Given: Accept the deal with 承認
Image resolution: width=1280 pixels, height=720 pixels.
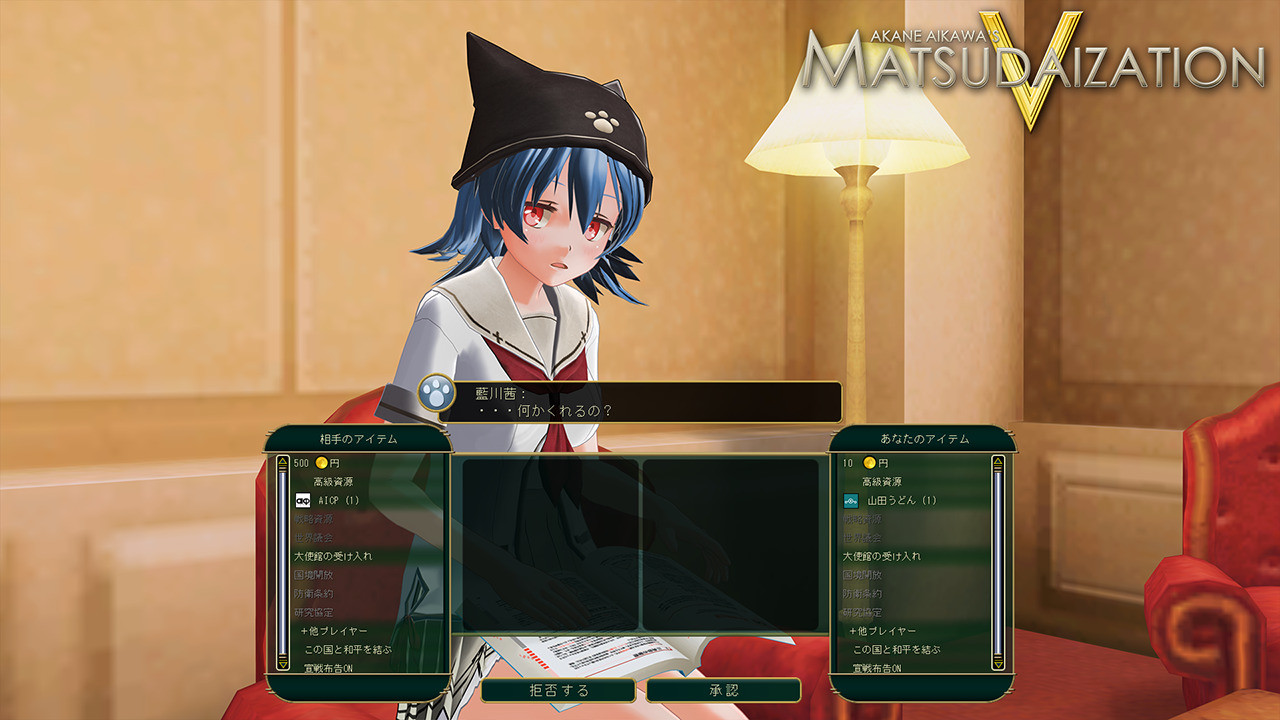Looking at the screenshot, I should tap(723, 690).
